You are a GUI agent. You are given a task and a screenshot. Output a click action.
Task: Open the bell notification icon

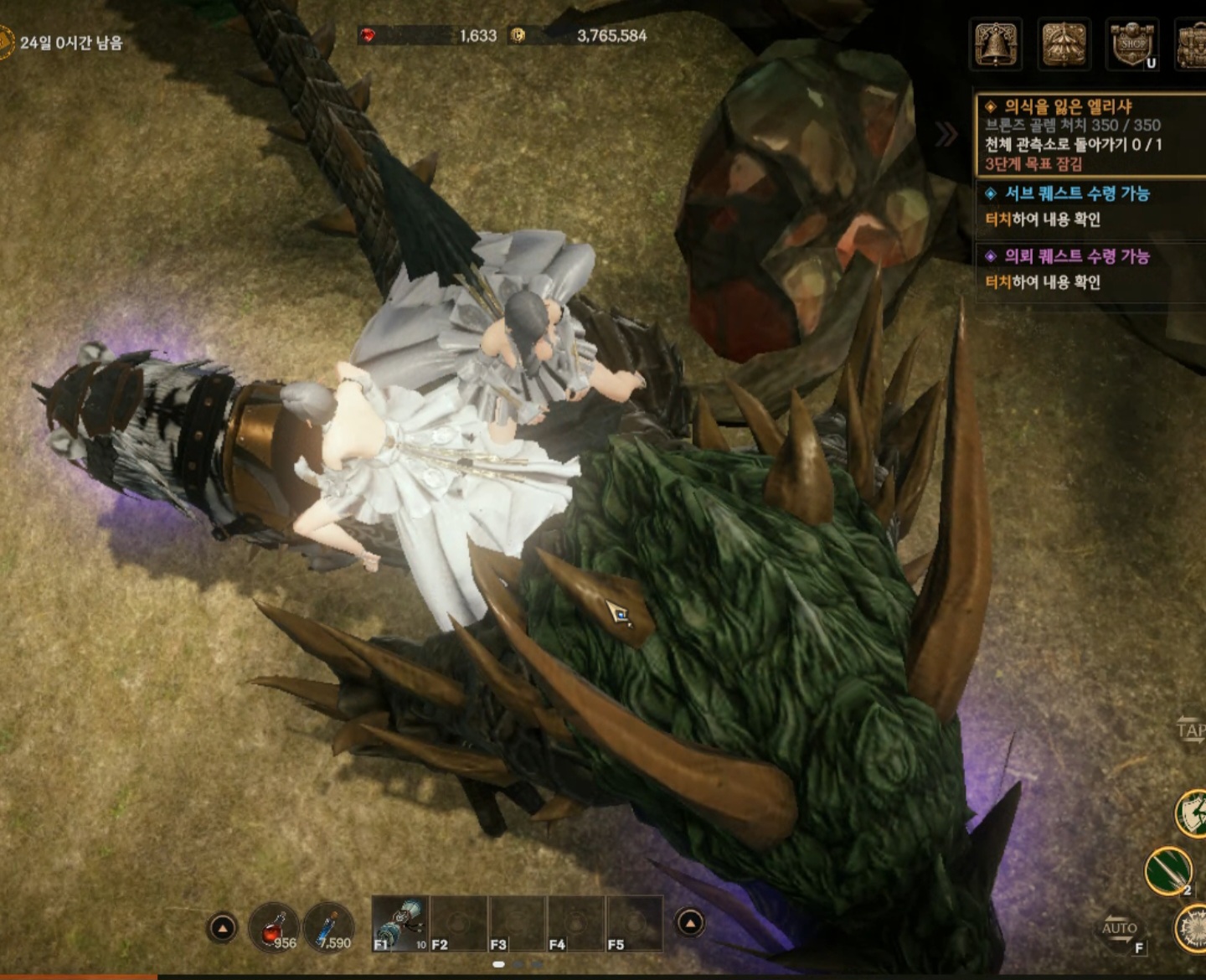tap(996, 44)
